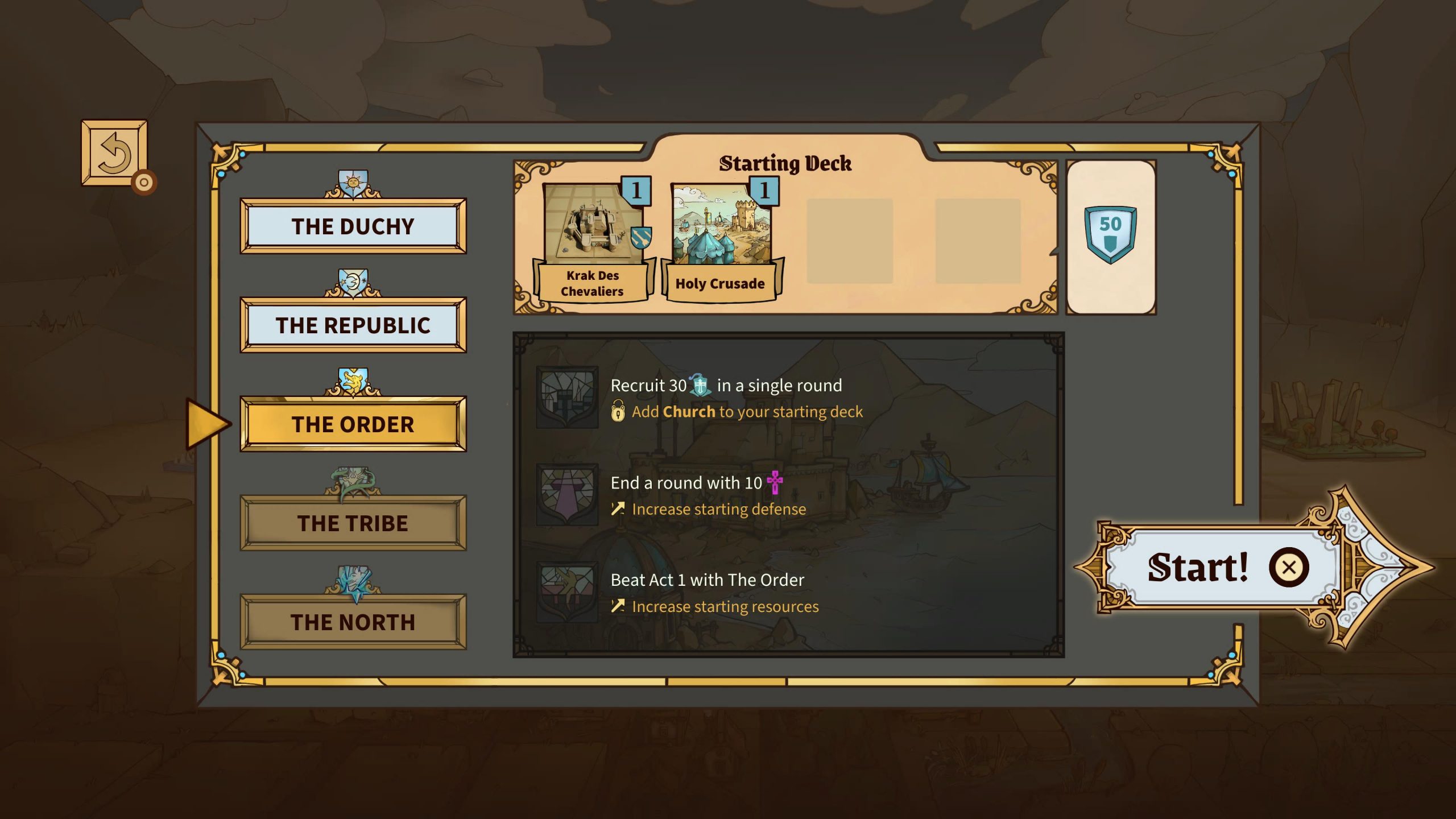Viewport: 1456px width, 819px height.
Task: Open the Recruit 30 challenge emblem
Action: coord(566,397)
